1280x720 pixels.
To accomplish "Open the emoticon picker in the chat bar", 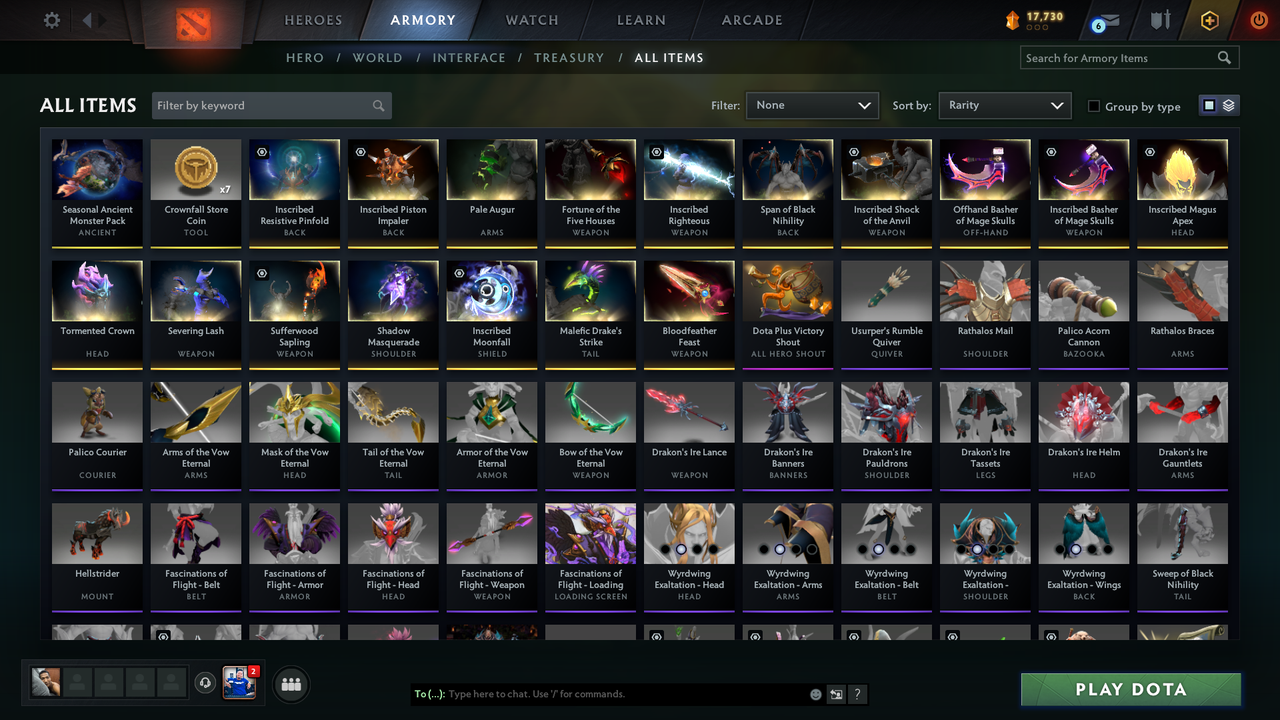I will point(814,694).
